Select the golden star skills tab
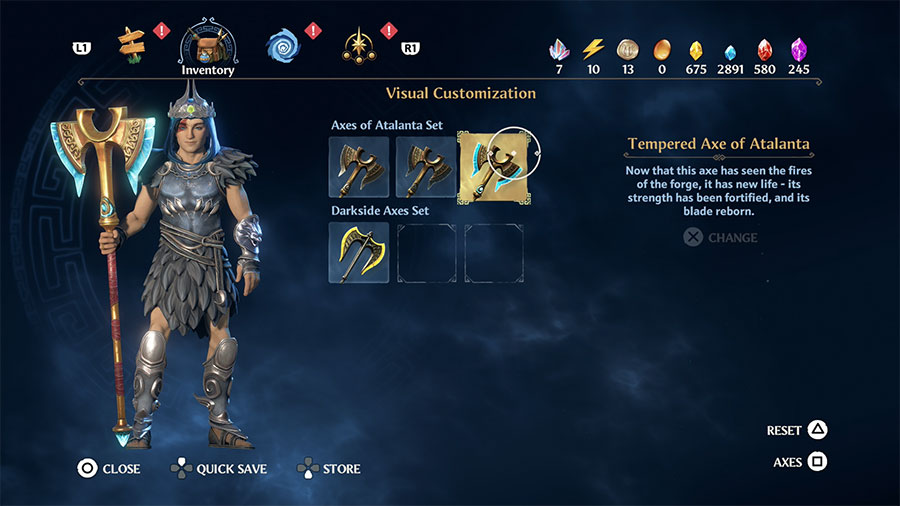Screen dimensions: 900x506 (x=357, y=44)
